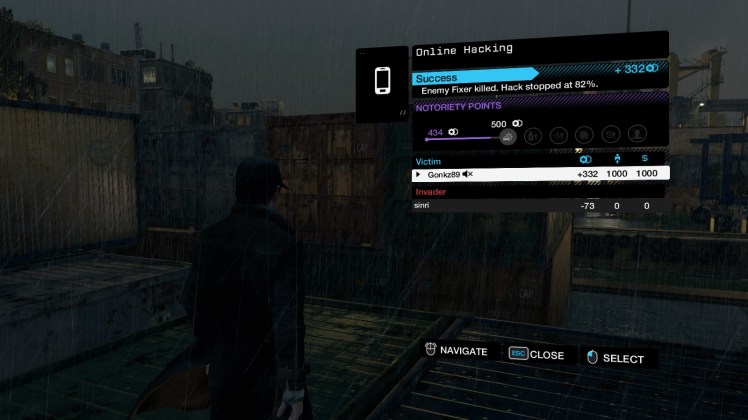This screenshot has width=748, height=420.
Task: Click the mute icon beside Gonkz89
Action: (x=467, y=174)
